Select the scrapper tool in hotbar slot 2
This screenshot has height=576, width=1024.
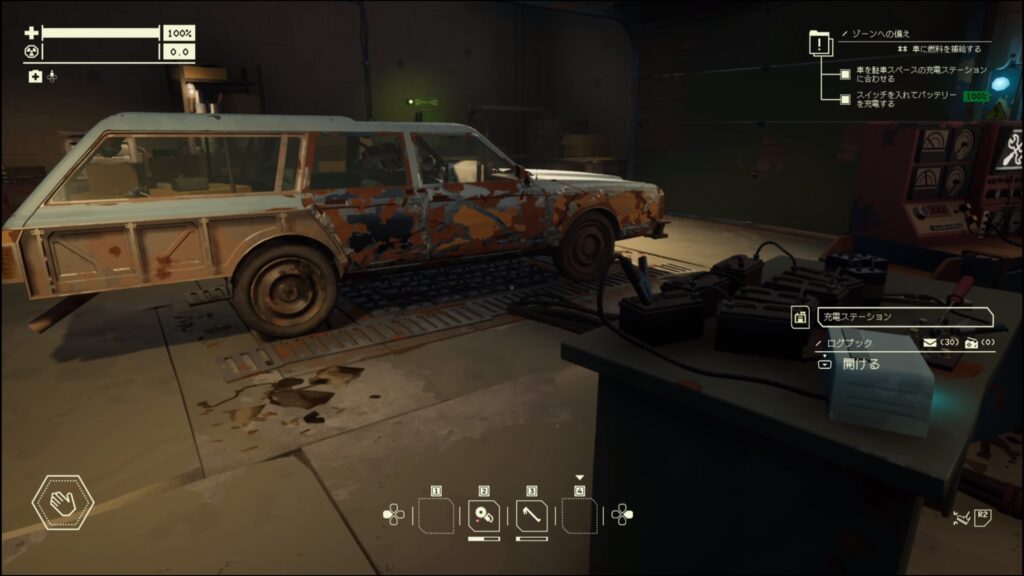click(484, 516)
